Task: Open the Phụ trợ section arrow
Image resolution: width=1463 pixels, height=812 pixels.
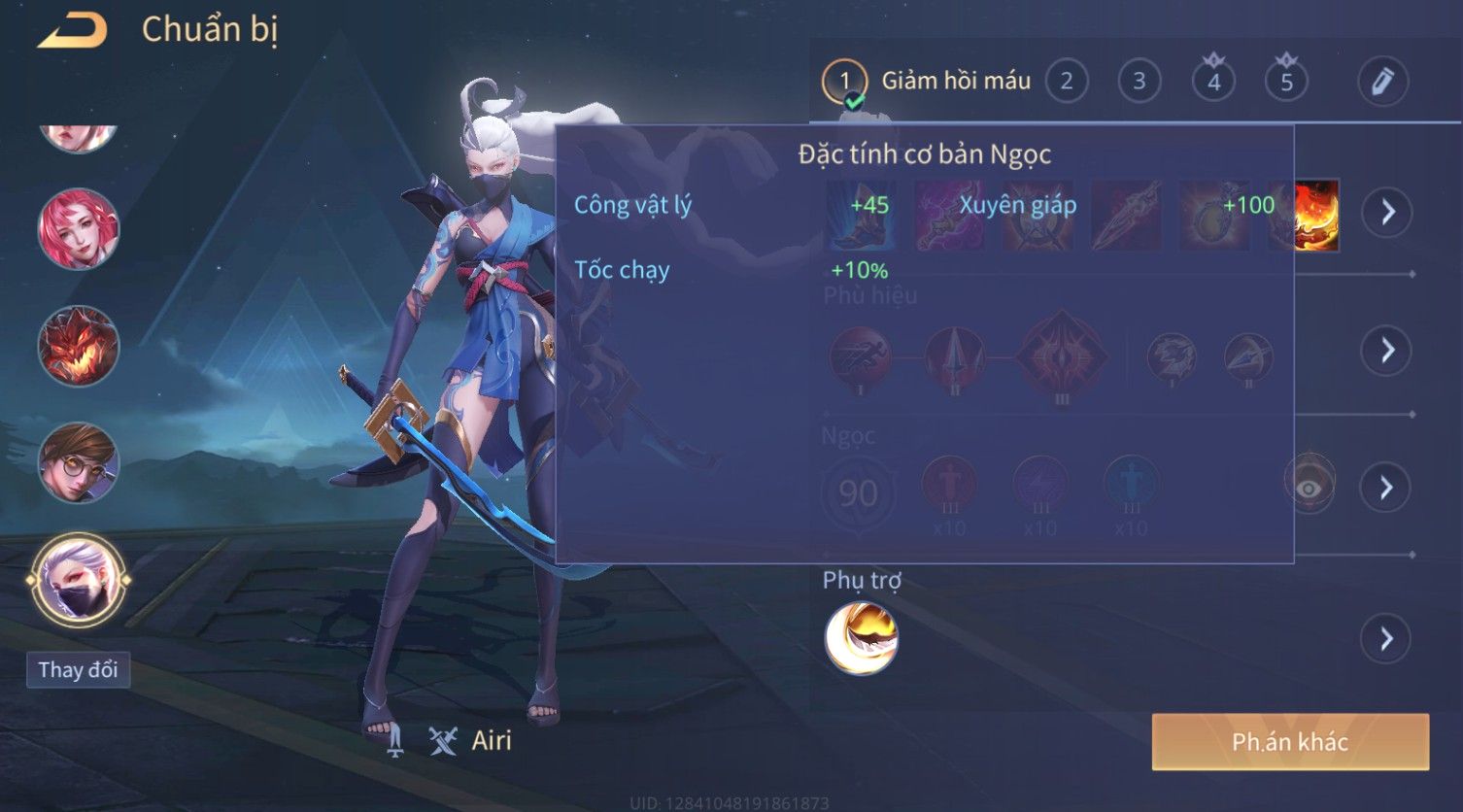Action: click(x=1387, y=639)
